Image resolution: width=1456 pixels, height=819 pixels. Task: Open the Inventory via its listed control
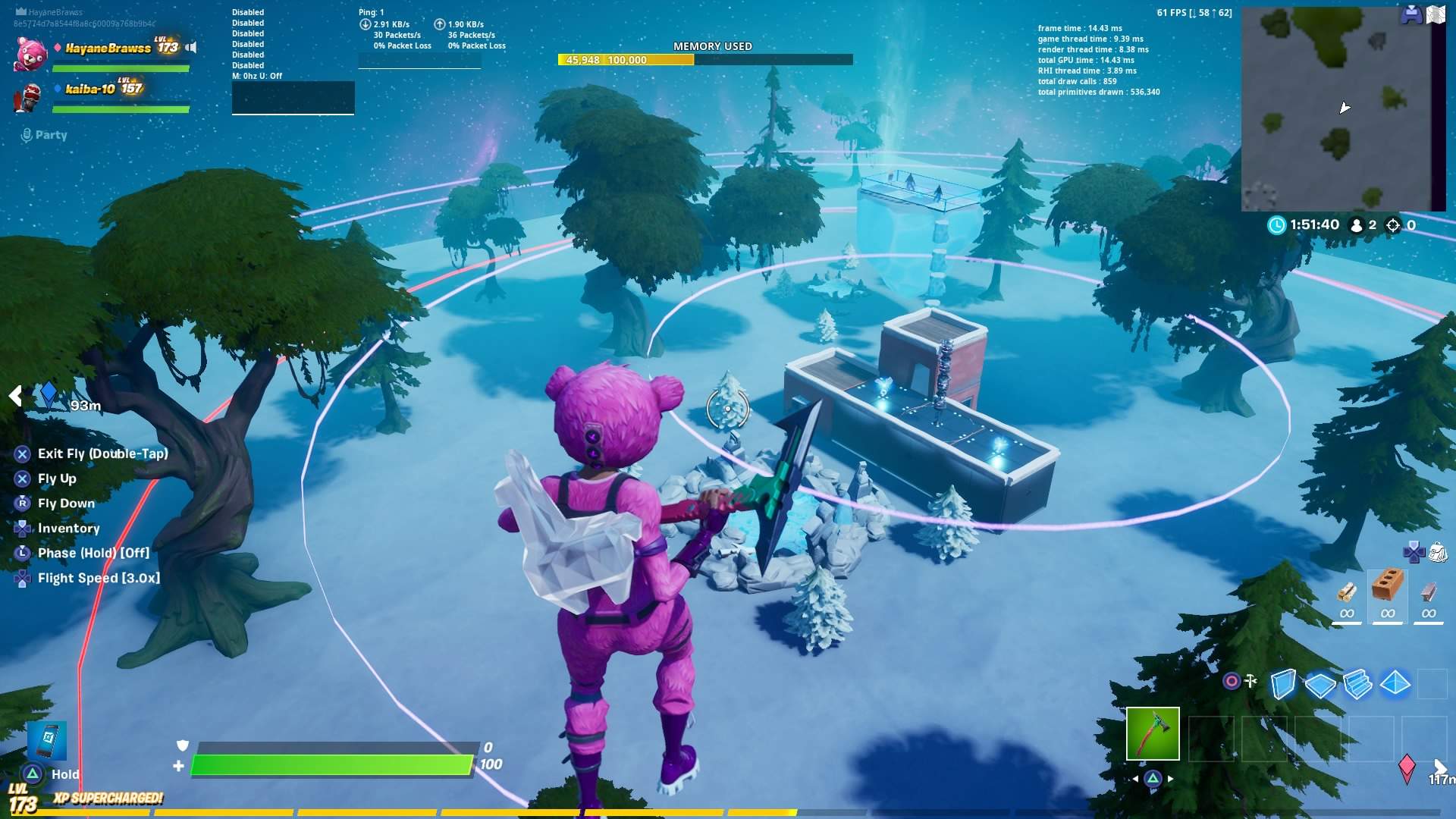(69, 528)
